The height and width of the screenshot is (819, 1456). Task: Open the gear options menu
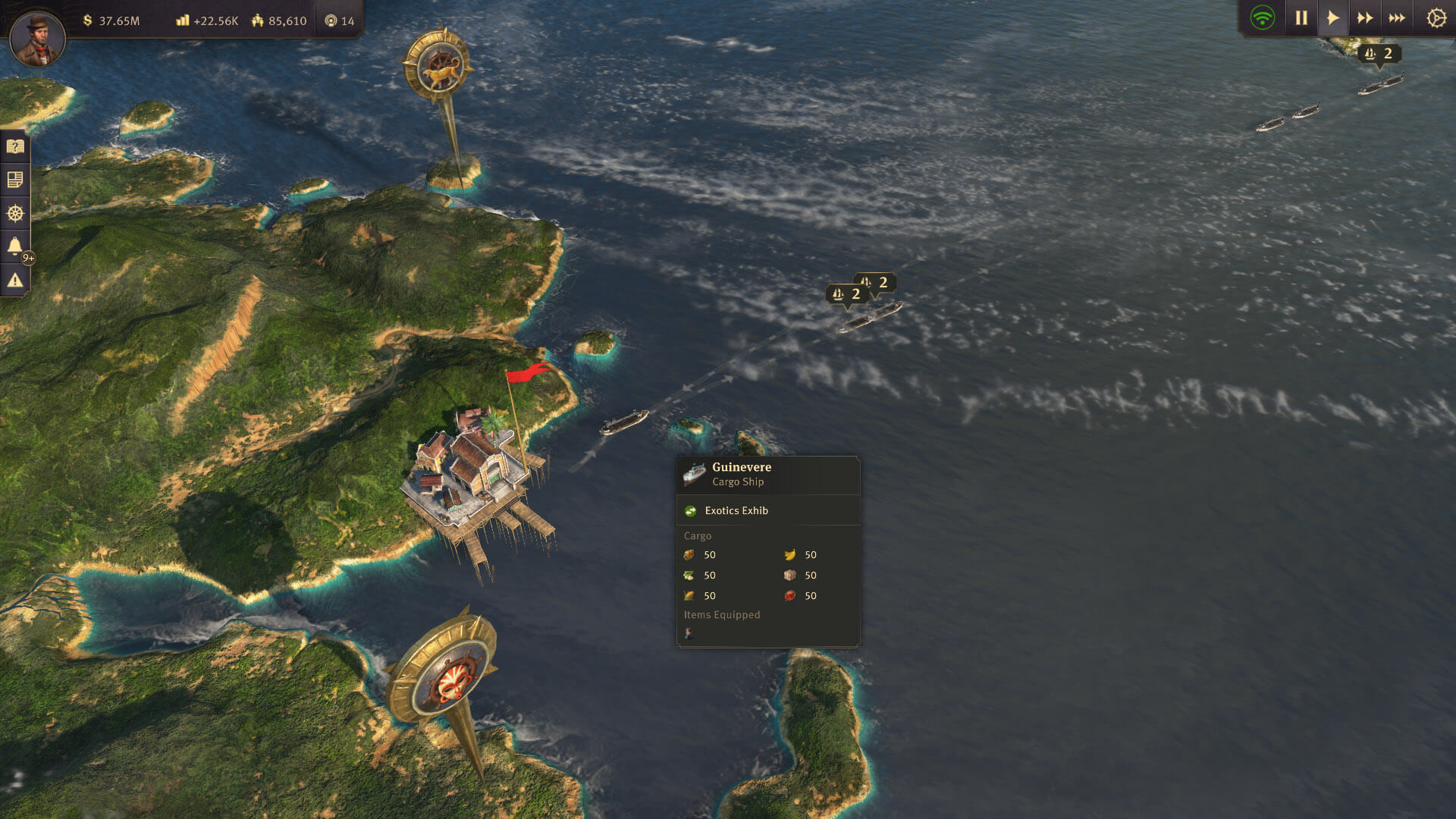1436,18
